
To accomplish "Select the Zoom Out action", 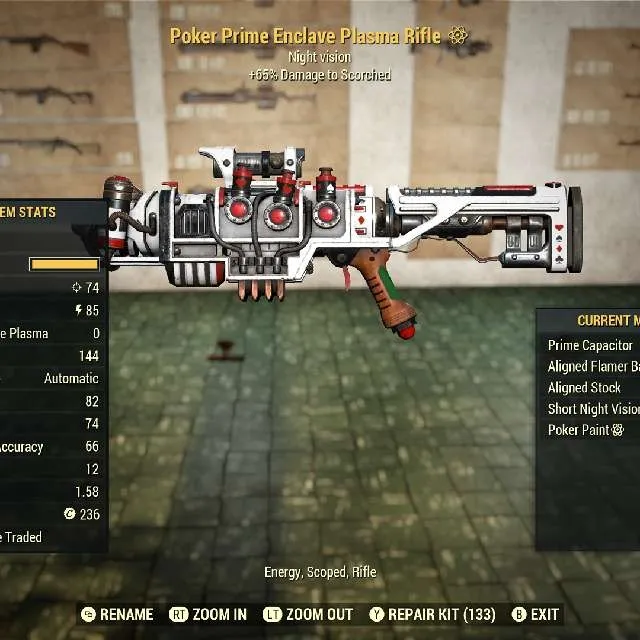I will point(308,614).
